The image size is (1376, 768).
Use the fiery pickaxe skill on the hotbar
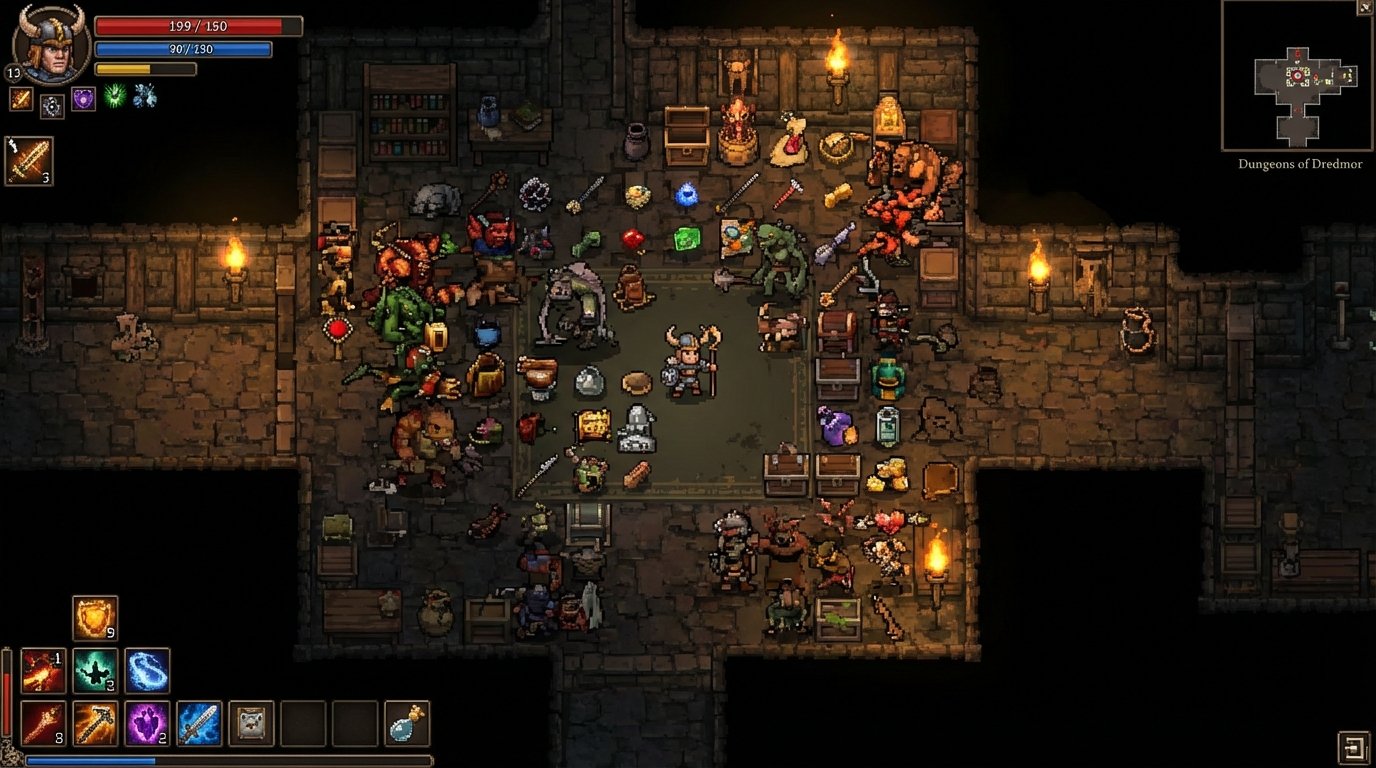(x=95, y=723)
